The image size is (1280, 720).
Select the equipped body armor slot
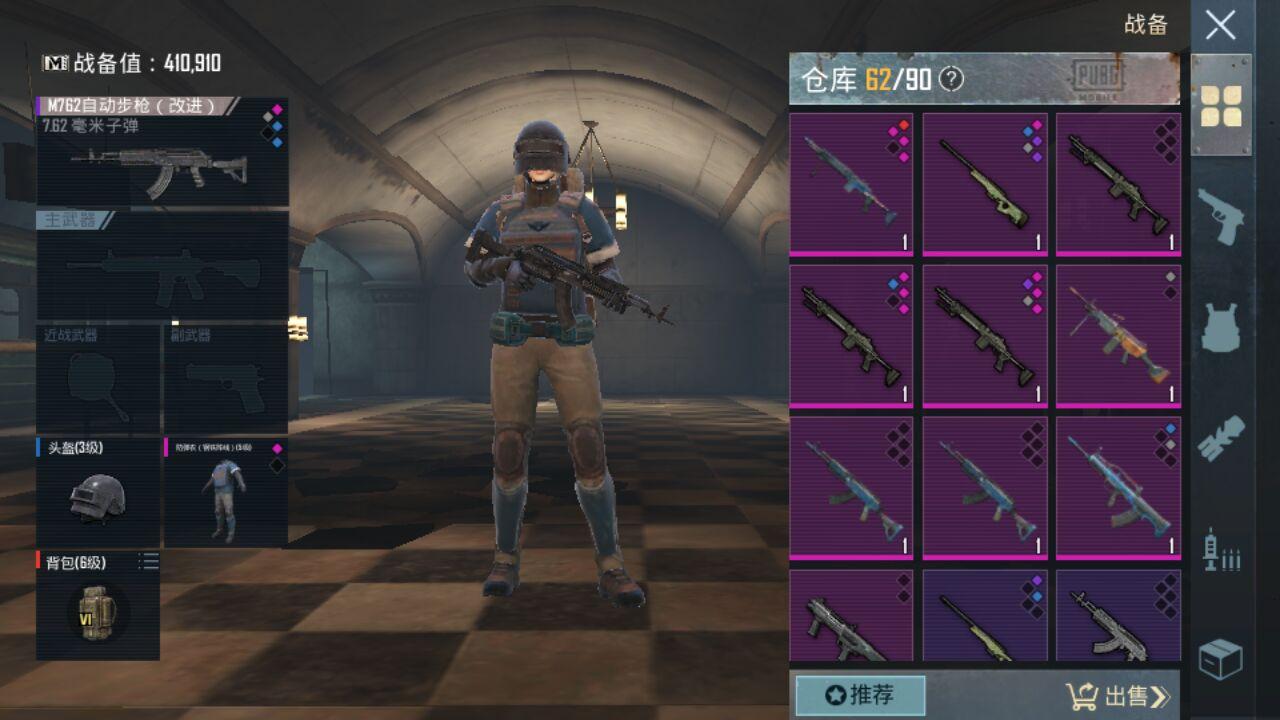[x=225, y=492]
